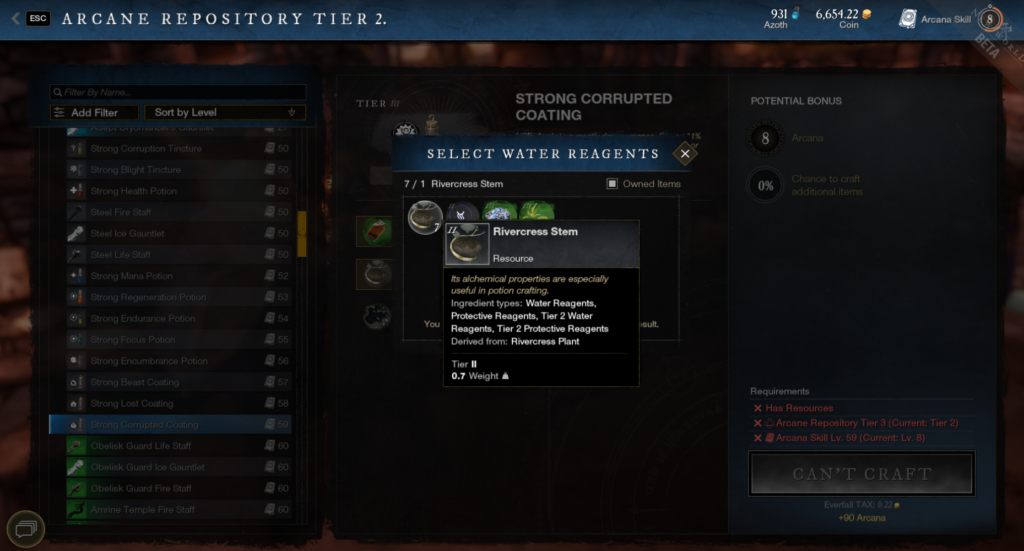Go back using the top-left arrow
The height and width of the screenshot is (551, 1024).
(x=15, y=18)
